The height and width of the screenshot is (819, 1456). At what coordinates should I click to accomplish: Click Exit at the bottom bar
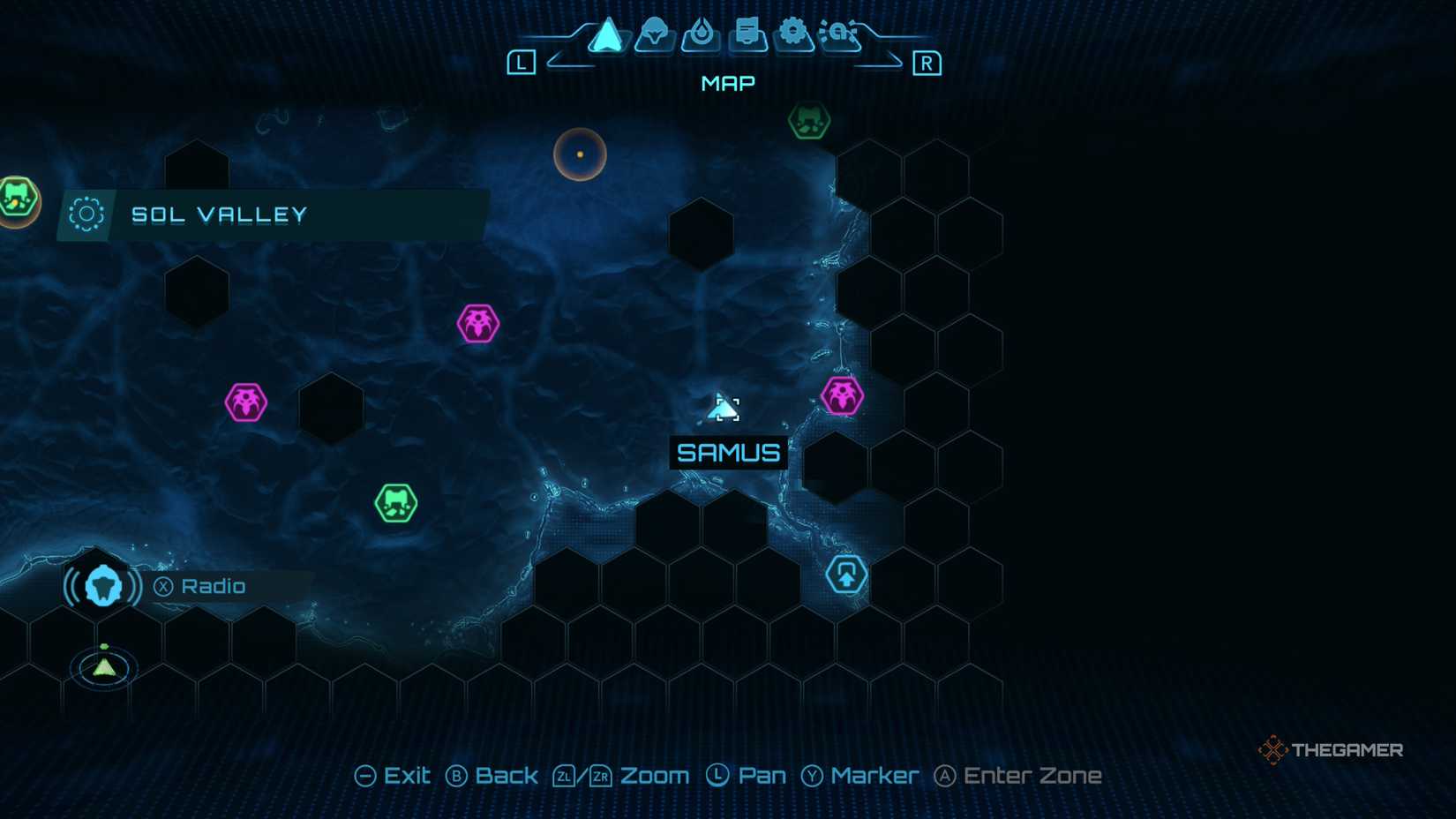[x=394, y=775]
